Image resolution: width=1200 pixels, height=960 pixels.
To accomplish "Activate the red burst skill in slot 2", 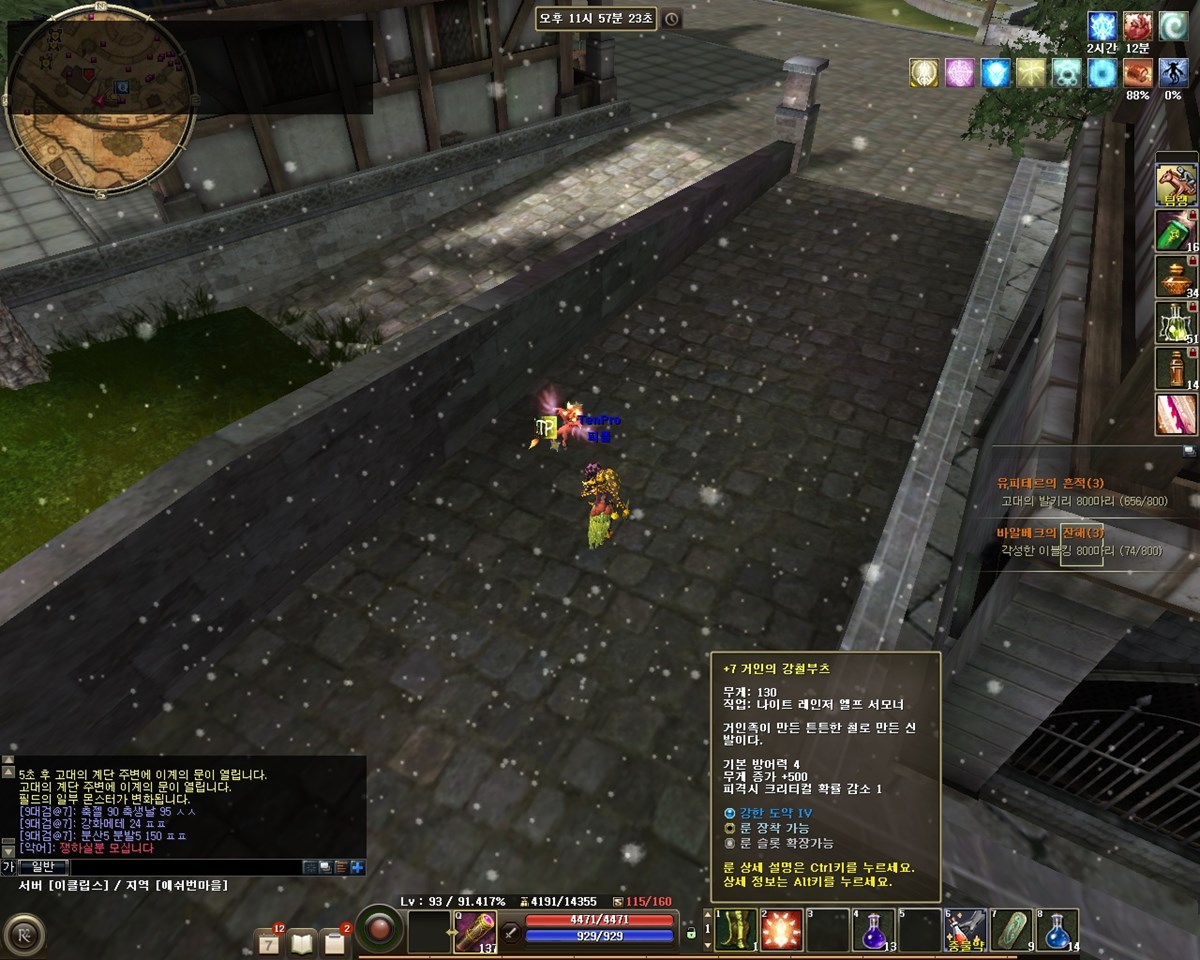I will pos(782,930).
